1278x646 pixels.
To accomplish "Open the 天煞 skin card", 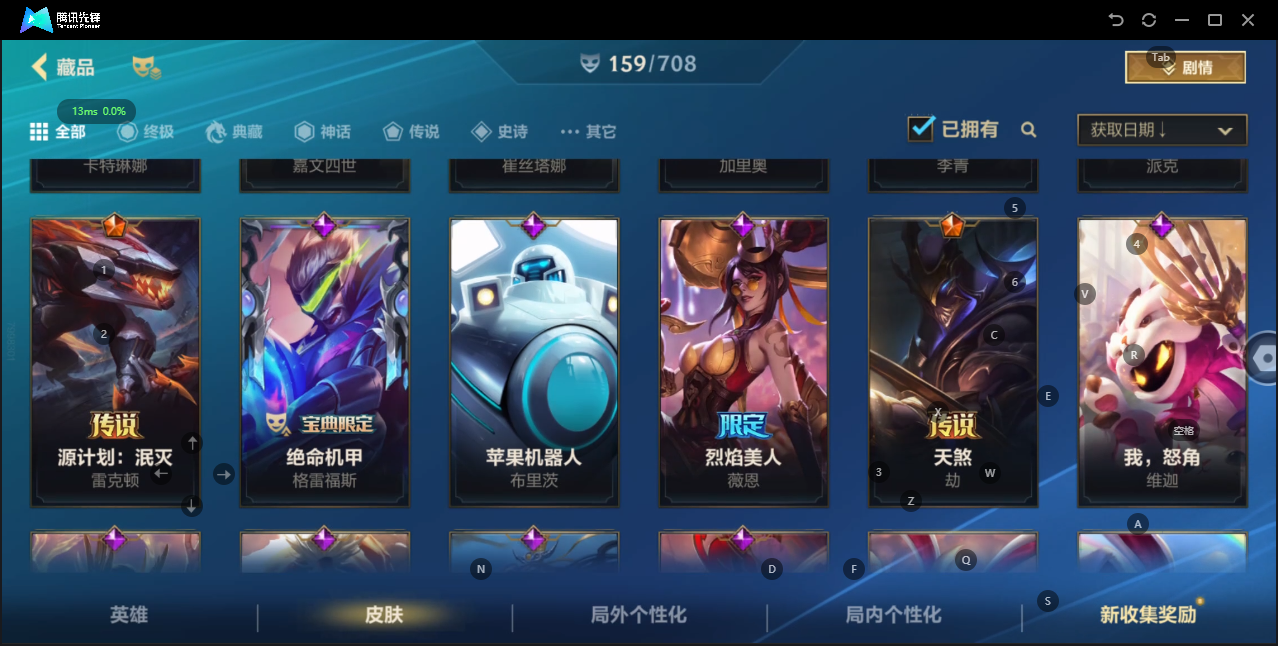I will (952, 360).
